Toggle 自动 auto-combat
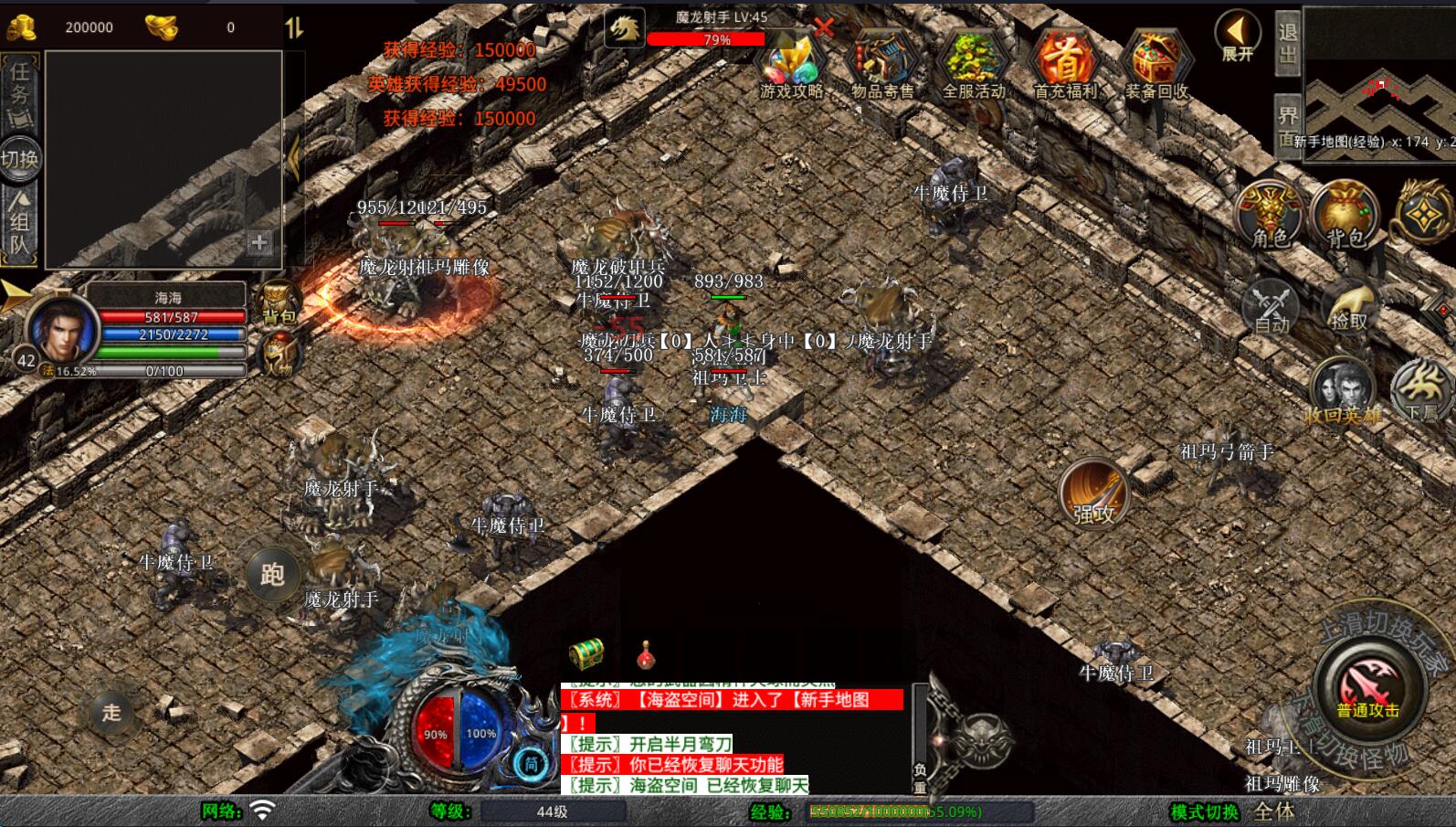1456x827 pixels. click(1271, 307)
